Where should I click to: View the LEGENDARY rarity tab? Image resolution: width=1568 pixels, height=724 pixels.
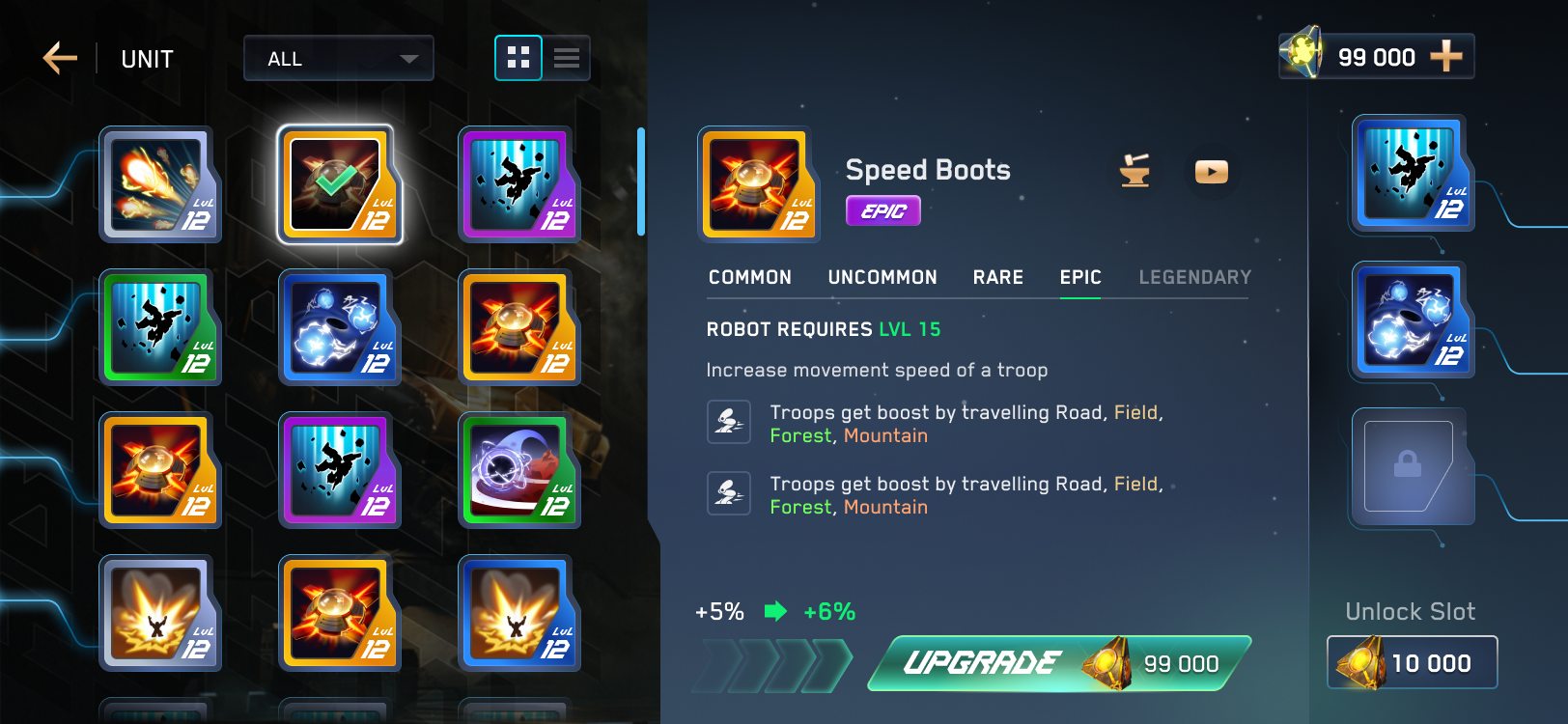[1194, 278]
